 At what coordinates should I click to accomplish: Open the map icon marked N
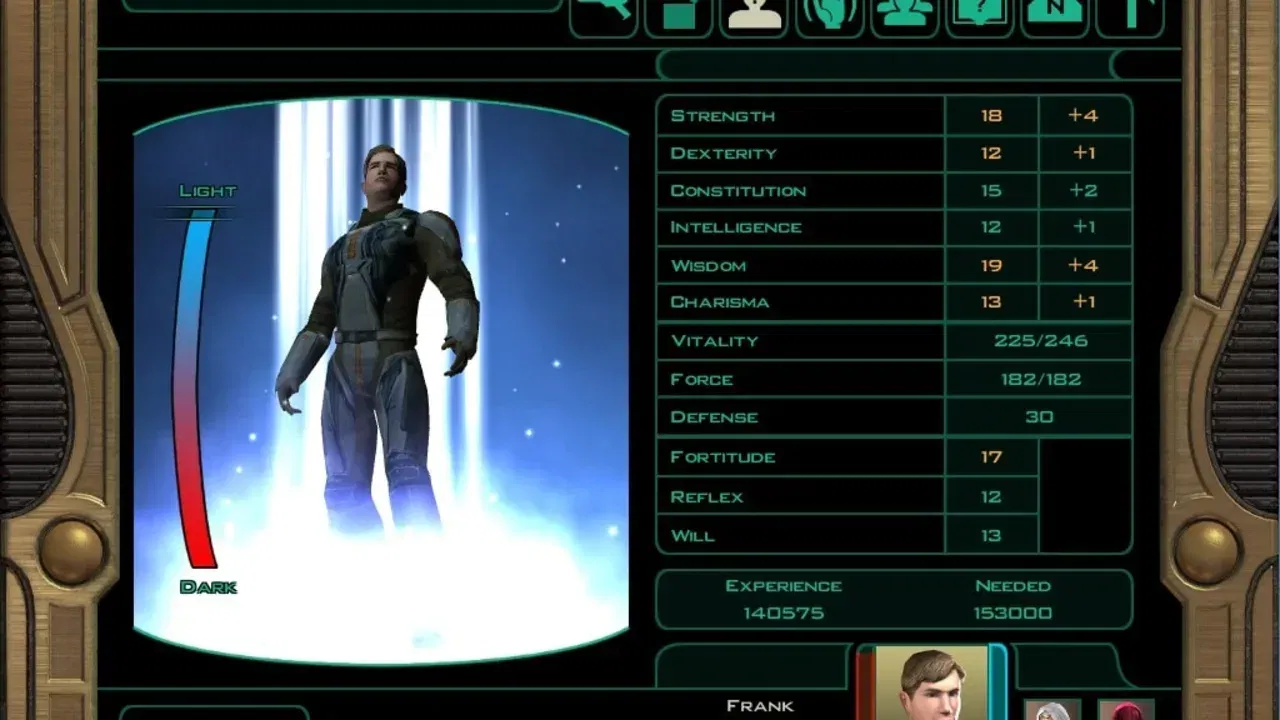point(1056,15)
